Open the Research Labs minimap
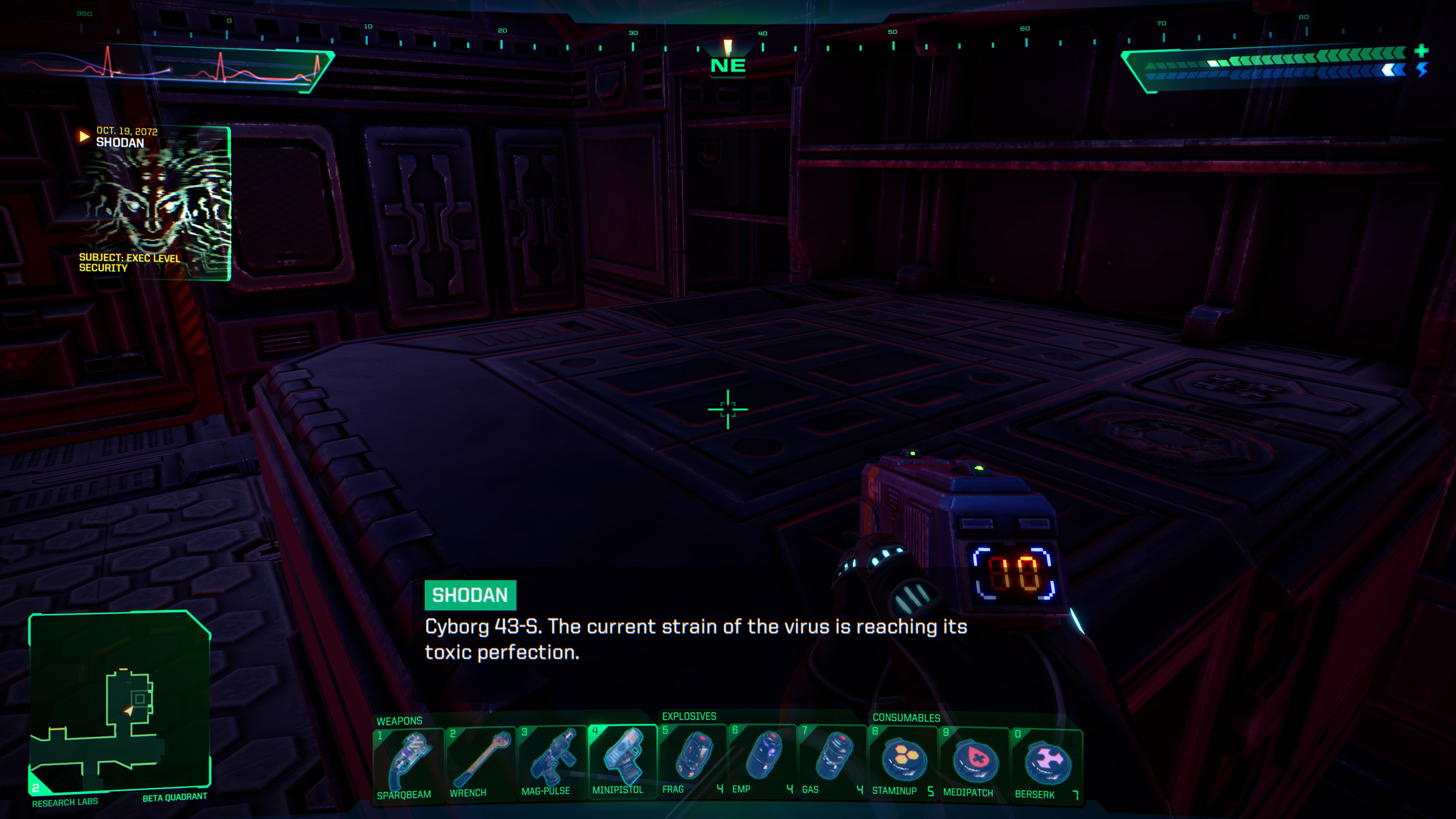The width and height of the screenshot is (1456, 819). tap(120, 701)
